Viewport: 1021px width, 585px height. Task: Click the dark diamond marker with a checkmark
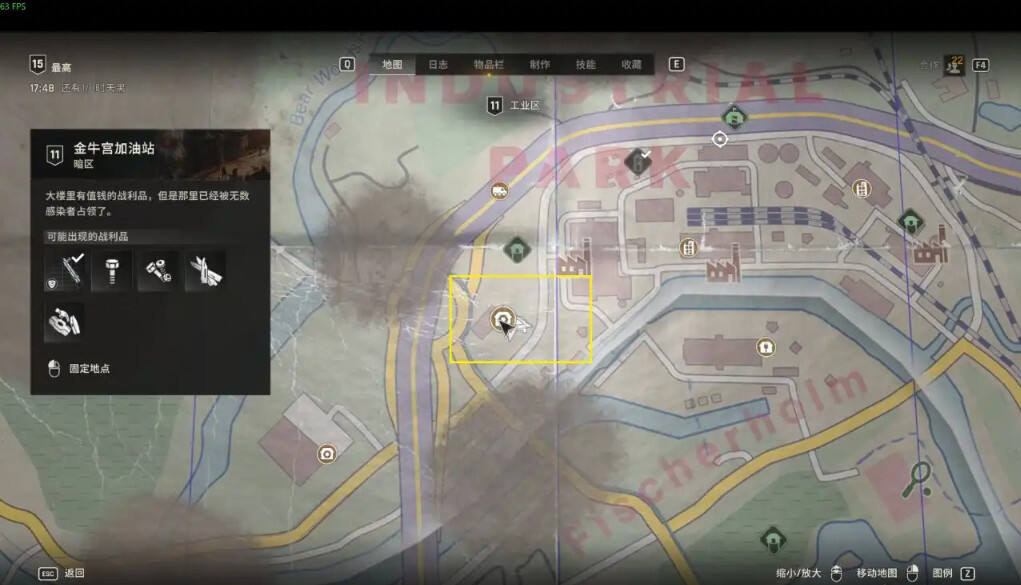(637, 160)
